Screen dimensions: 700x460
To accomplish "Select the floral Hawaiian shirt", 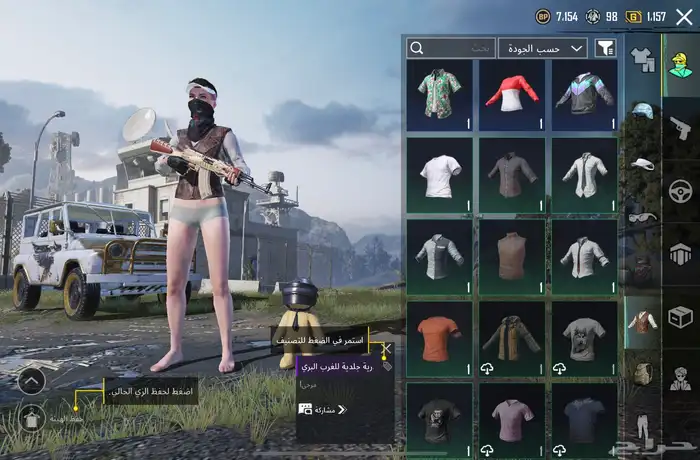I will coord(440,95).
